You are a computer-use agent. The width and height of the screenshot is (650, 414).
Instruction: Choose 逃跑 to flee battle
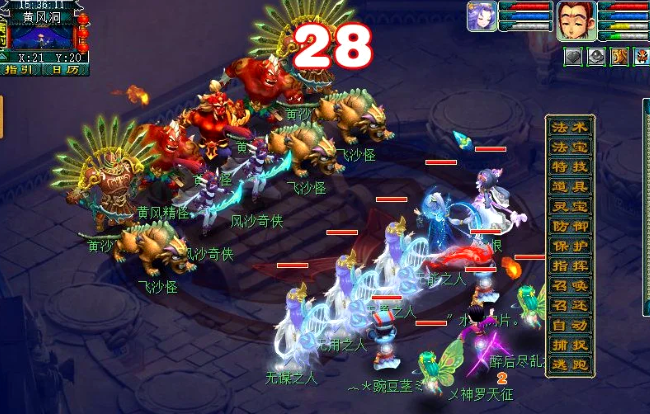click(572, 364)
